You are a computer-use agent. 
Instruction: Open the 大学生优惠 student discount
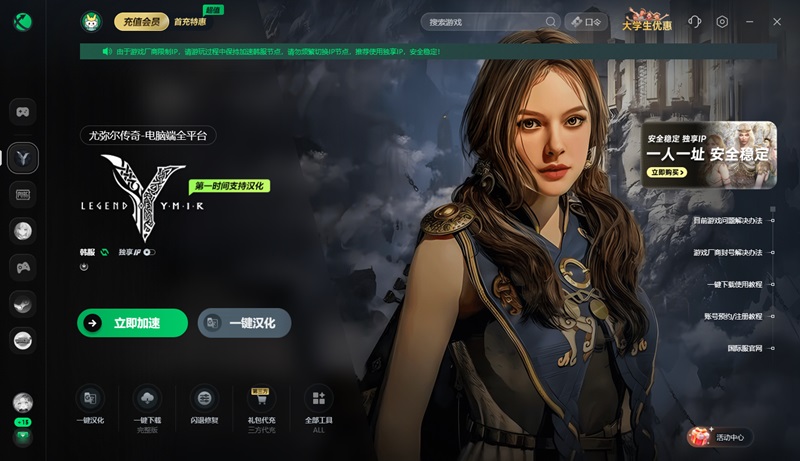point(645,21)
